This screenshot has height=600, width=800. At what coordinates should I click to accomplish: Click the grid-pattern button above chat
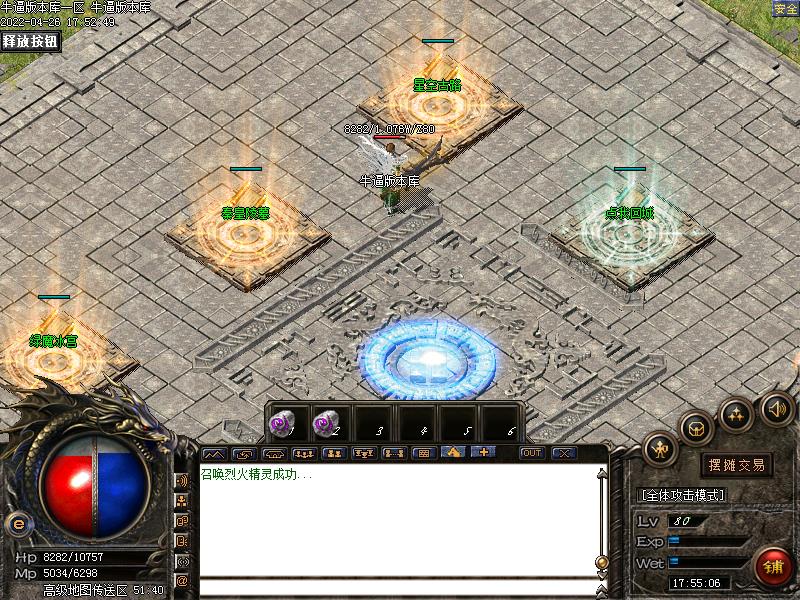pos(422,452)
